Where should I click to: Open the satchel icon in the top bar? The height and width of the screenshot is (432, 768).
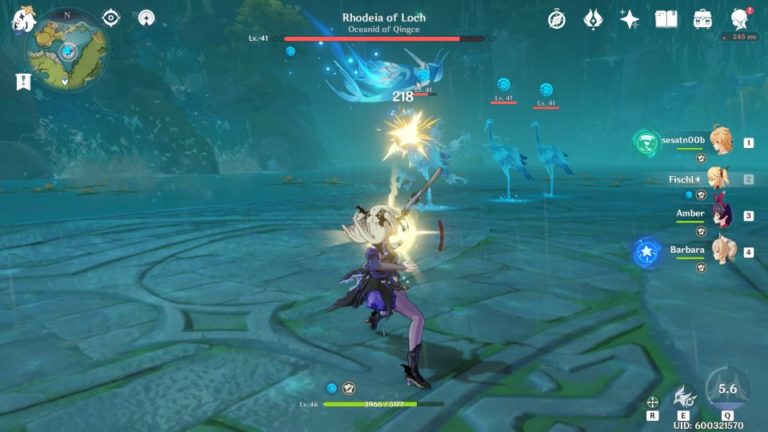703,19
